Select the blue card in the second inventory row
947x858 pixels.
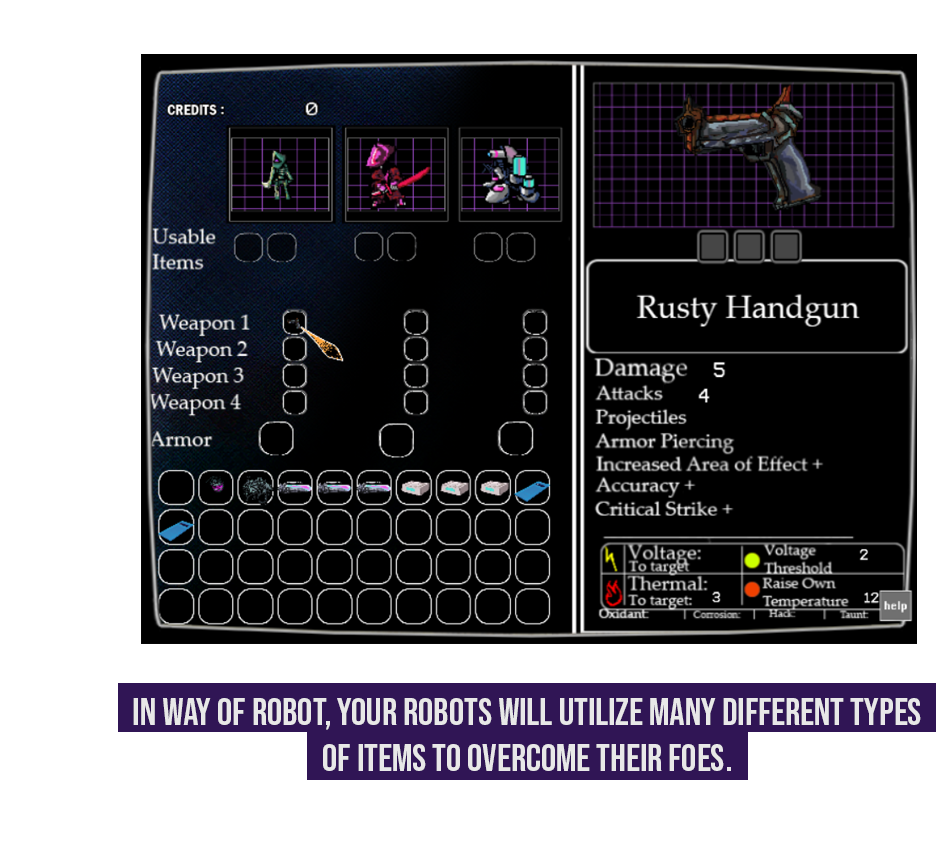click(x=177, y=527)
